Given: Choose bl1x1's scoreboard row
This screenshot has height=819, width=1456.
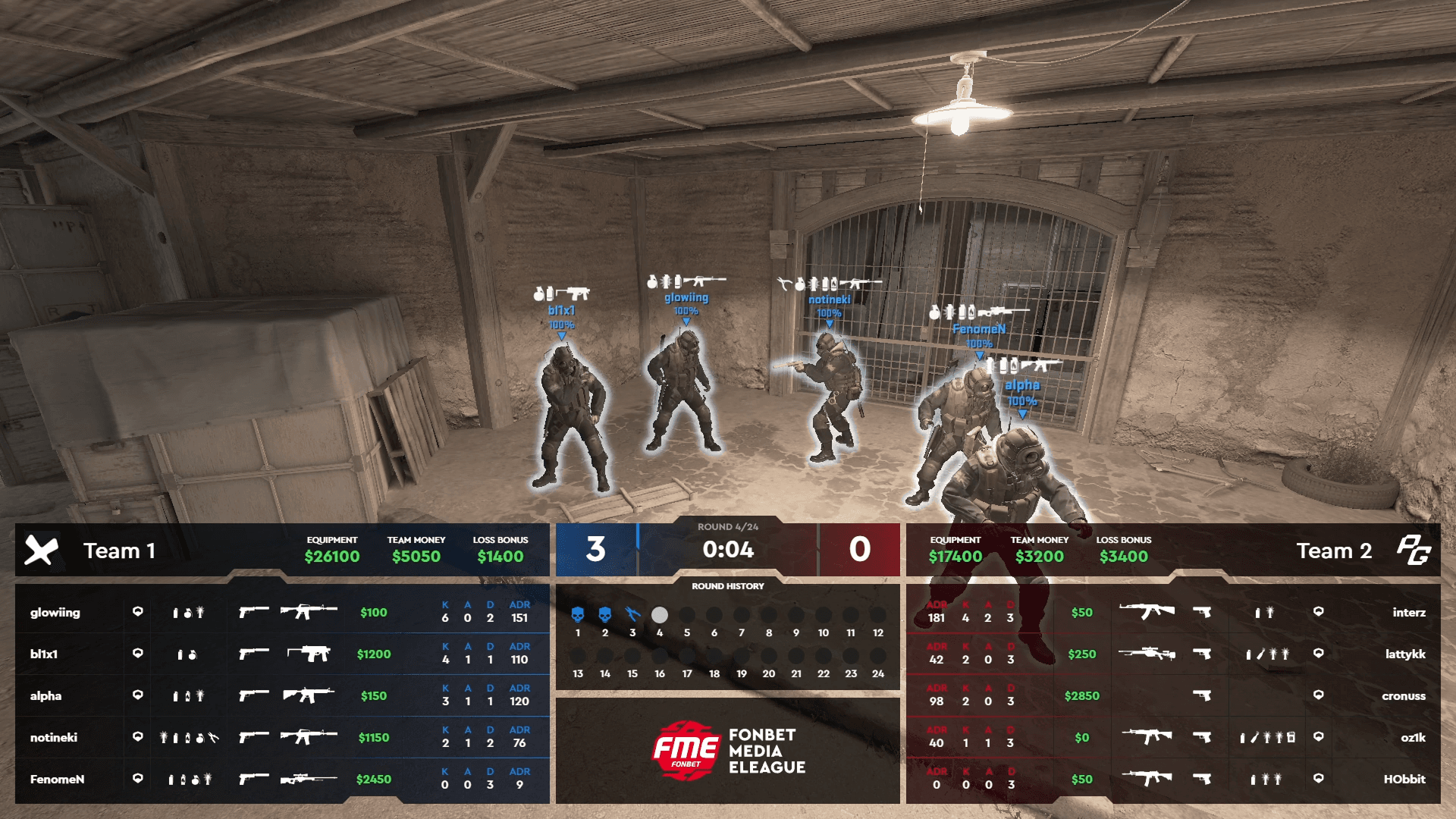Looking at the screenshot, I should click(44, 654).
